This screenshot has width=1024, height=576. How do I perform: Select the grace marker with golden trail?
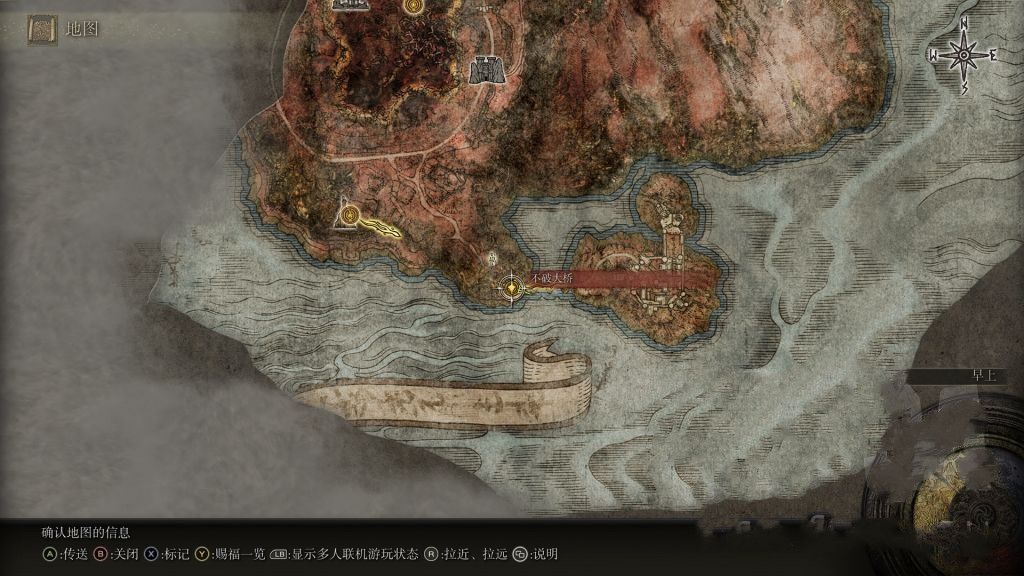349,213
